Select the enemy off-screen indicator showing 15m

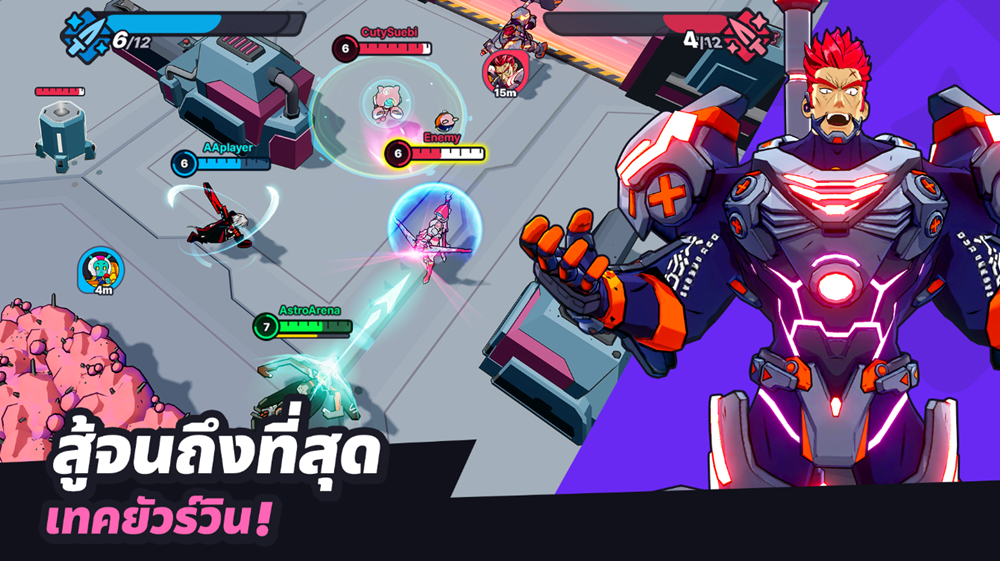coord(502,70)
